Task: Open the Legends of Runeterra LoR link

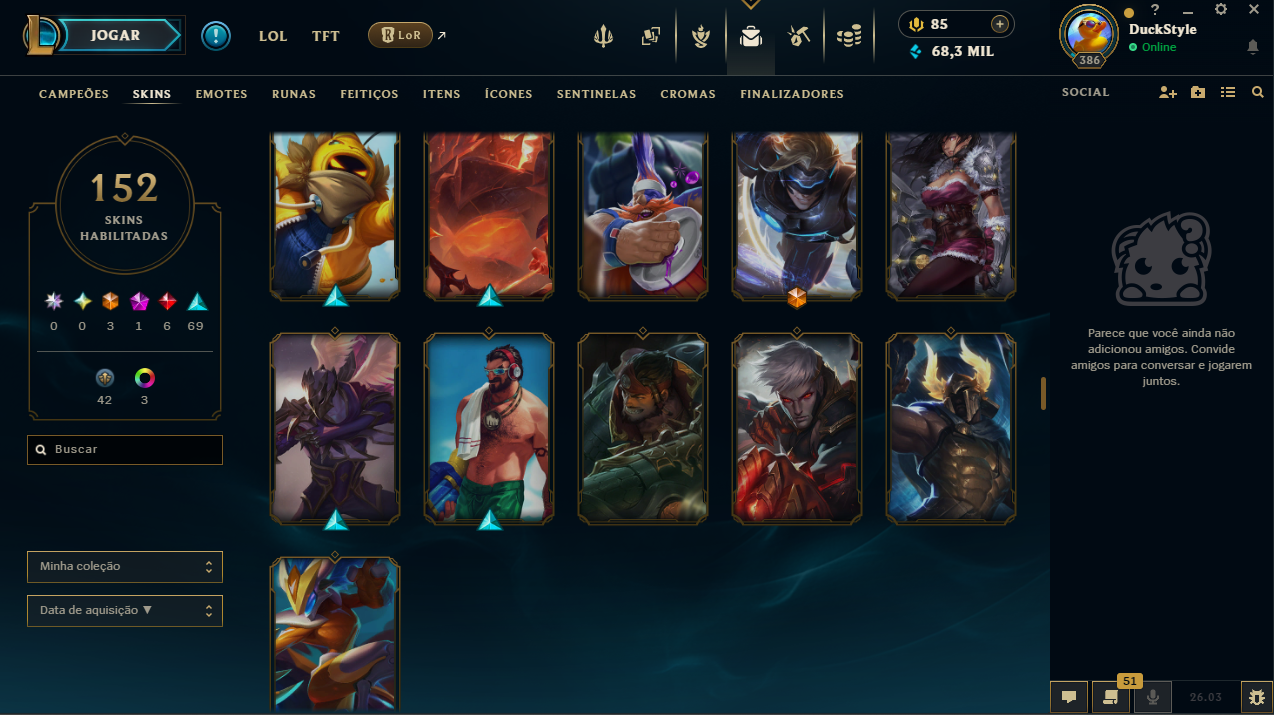Action: [x=400, y=36]
